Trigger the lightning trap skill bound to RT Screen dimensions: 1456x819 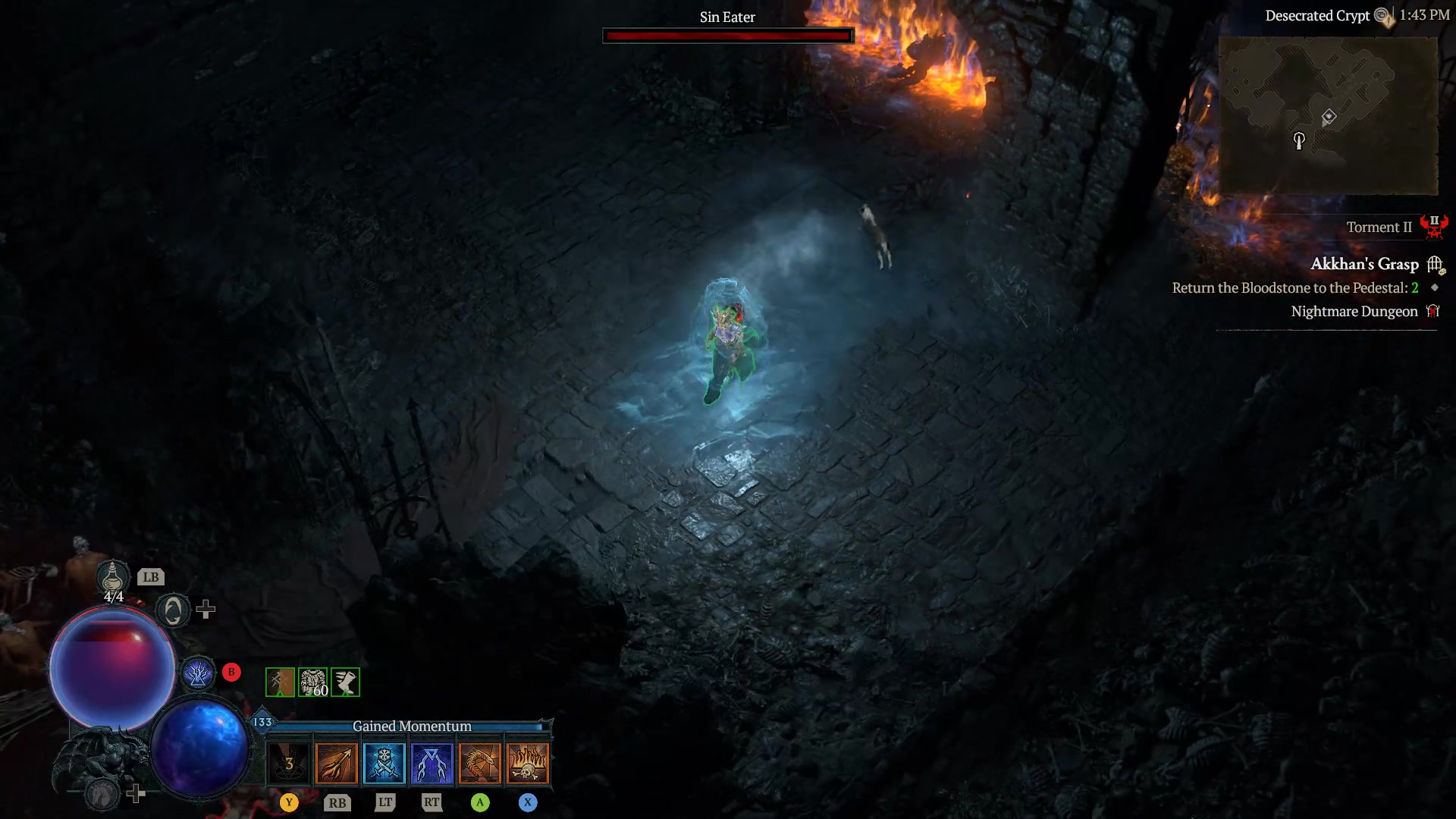tap(432, 763)
